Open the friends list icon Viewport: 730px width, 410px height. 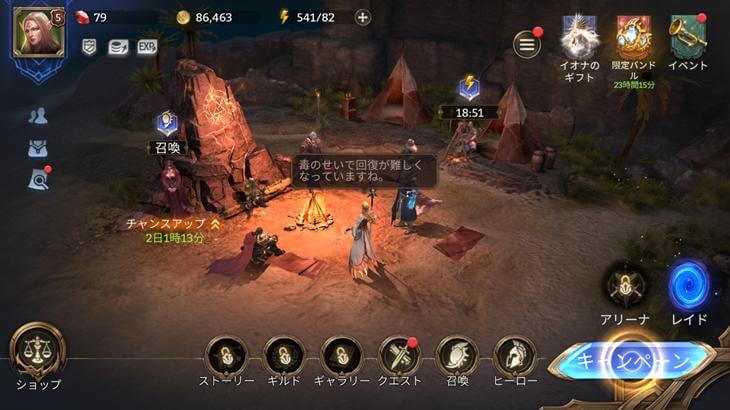click(38, 115)
